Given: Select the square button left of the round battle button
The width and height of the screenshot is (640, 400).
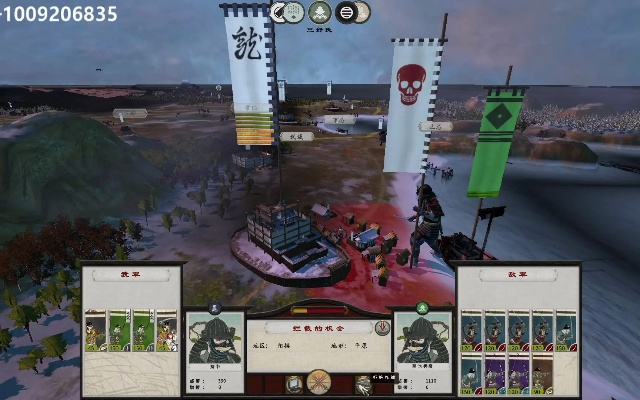Looking at the screenshot, I should pyautogui.click(x=294, y=384).
